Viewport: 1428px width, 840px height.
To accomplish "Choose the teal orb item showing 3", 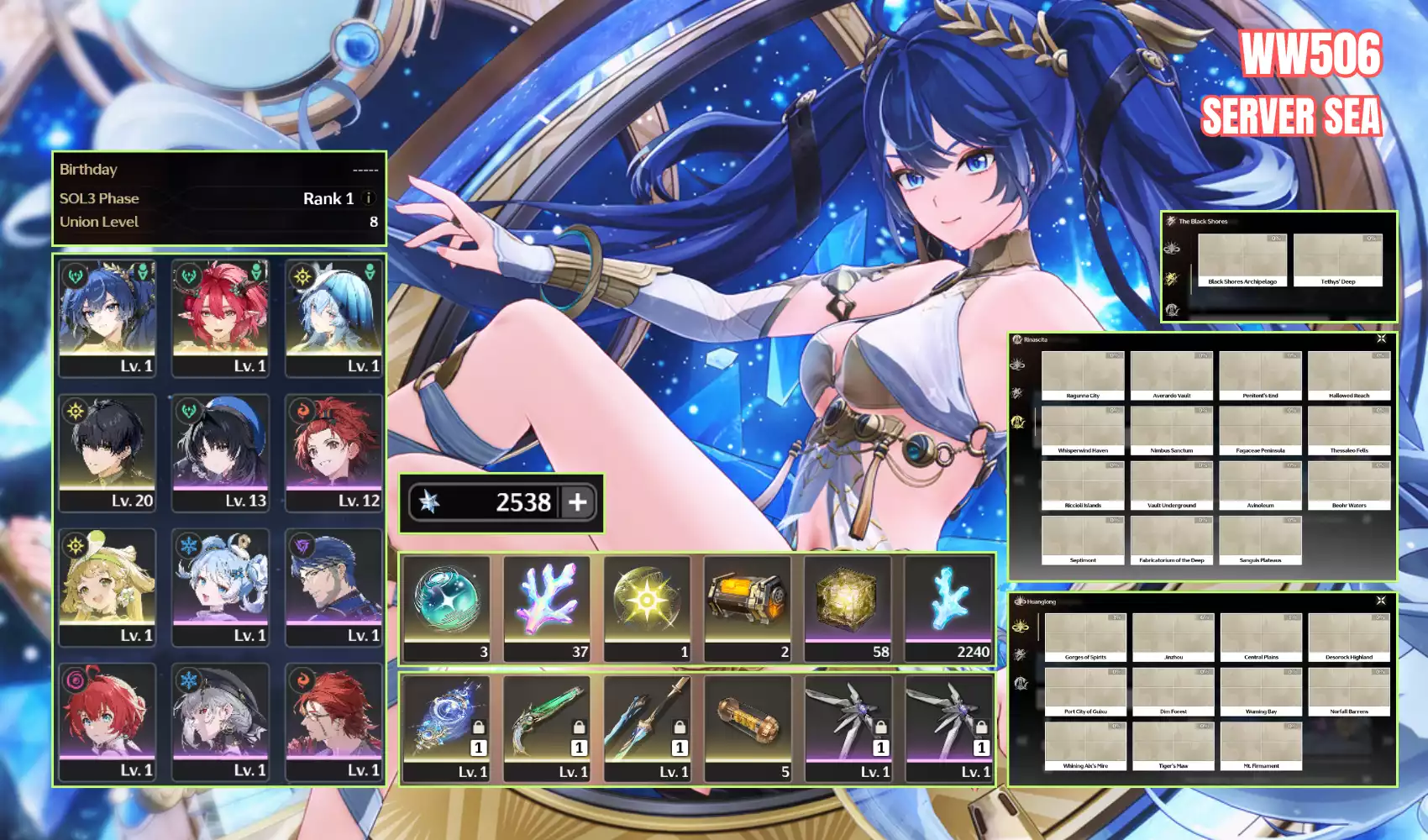I will [447, 608].
